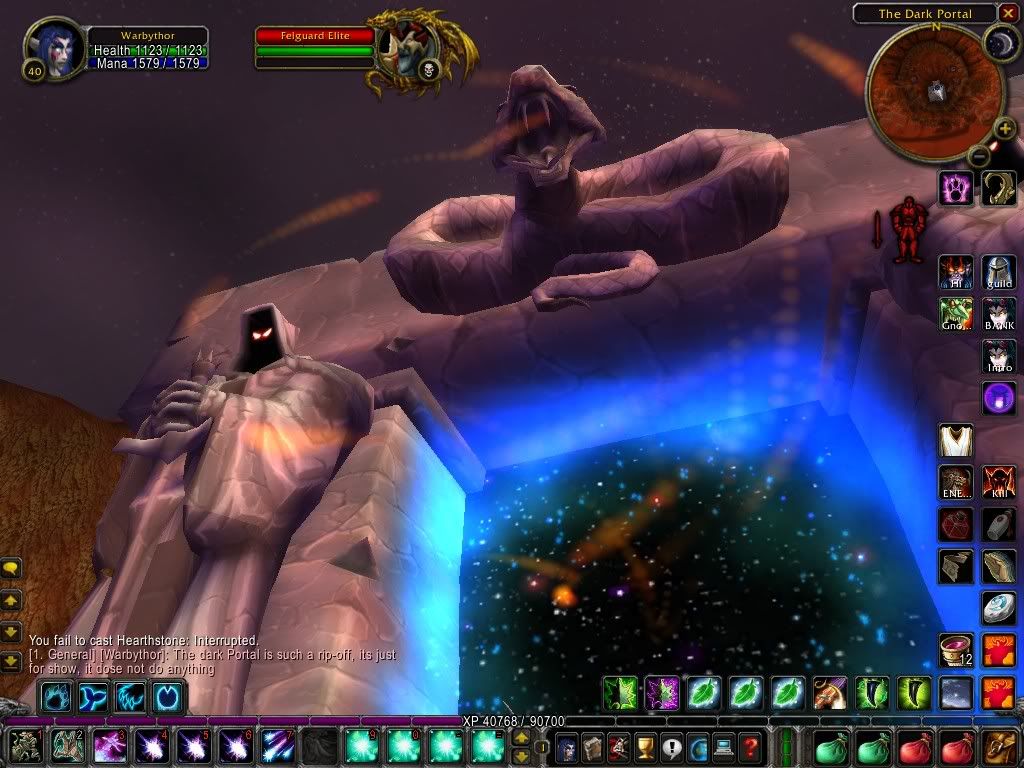The image size is (1024, 768).
Task: Click the macro labeled Kill
Action: click(999, 481)
